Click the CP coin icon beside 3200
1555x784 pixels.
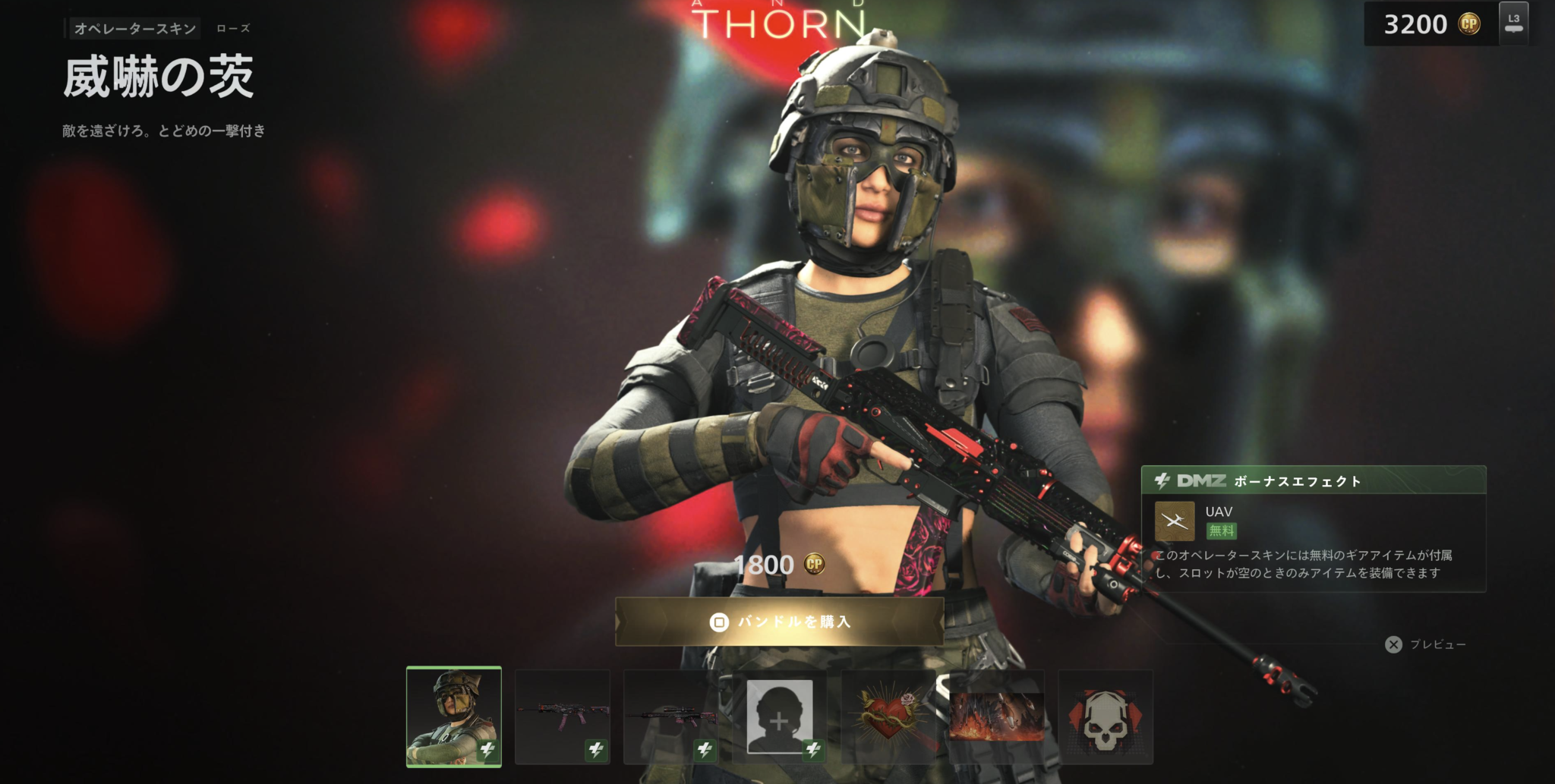point(1470,24)
